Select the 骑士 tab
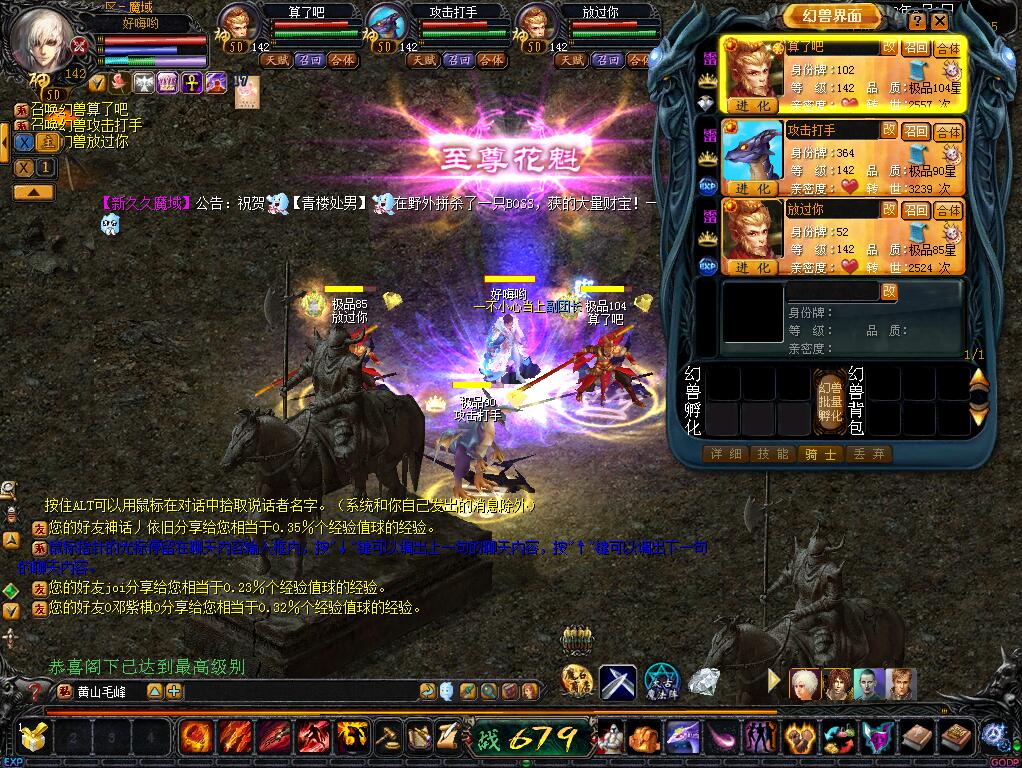The height and width of the screenshot is (768, 1022). tap(819, 454)
